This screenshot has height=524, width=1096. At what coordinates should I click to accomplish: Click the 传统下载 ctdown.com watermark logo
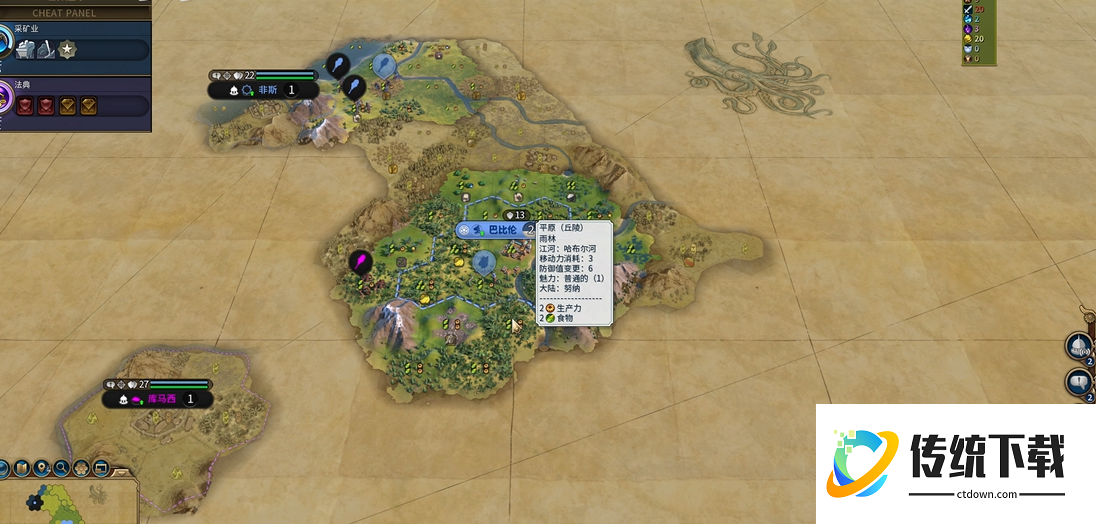pos(955,464)
